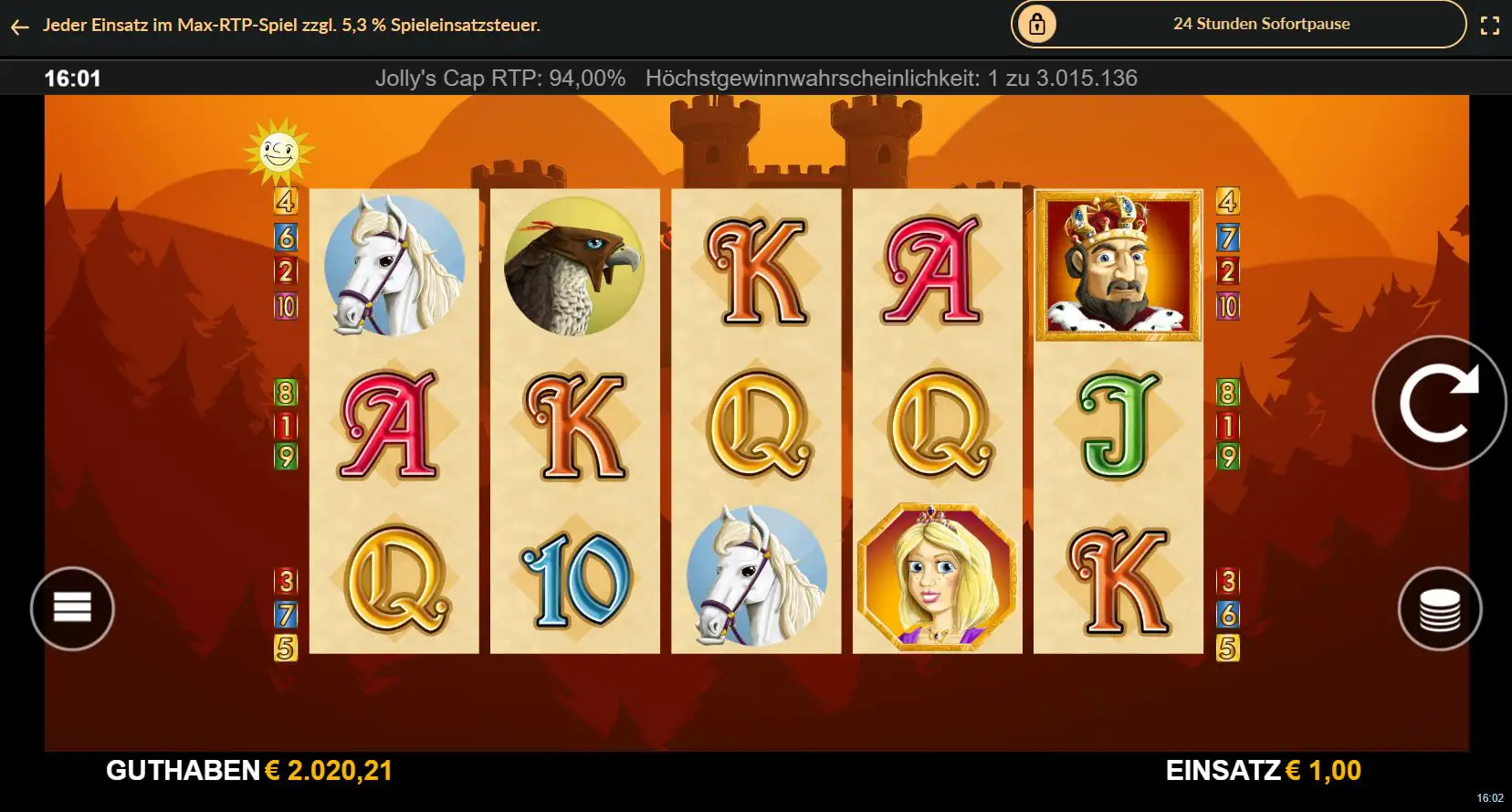
Task: Open the coin stack bet selector
Action: point(1439,609)
